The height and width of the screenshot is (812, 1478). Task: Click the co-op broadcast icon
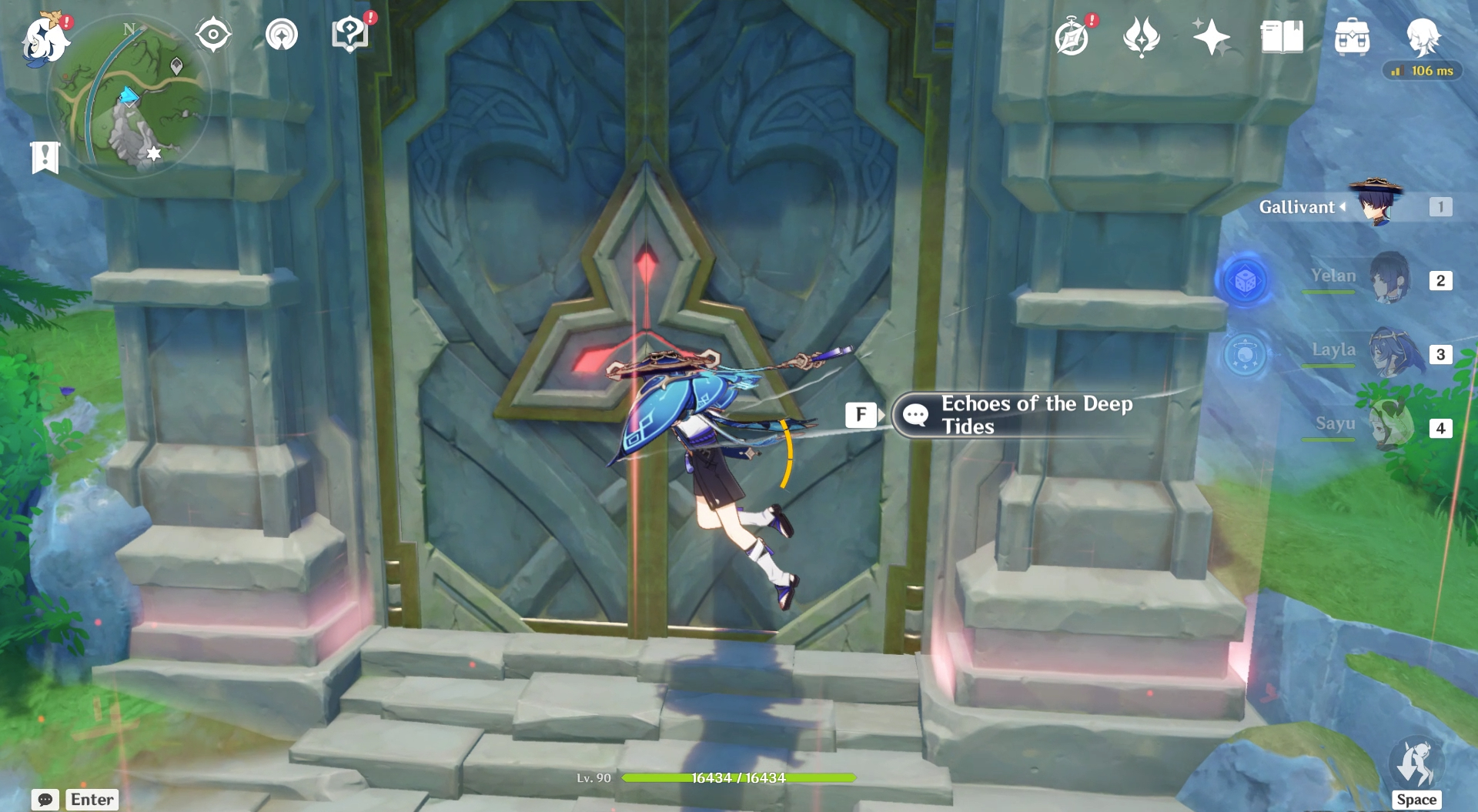tap(283, 34)
